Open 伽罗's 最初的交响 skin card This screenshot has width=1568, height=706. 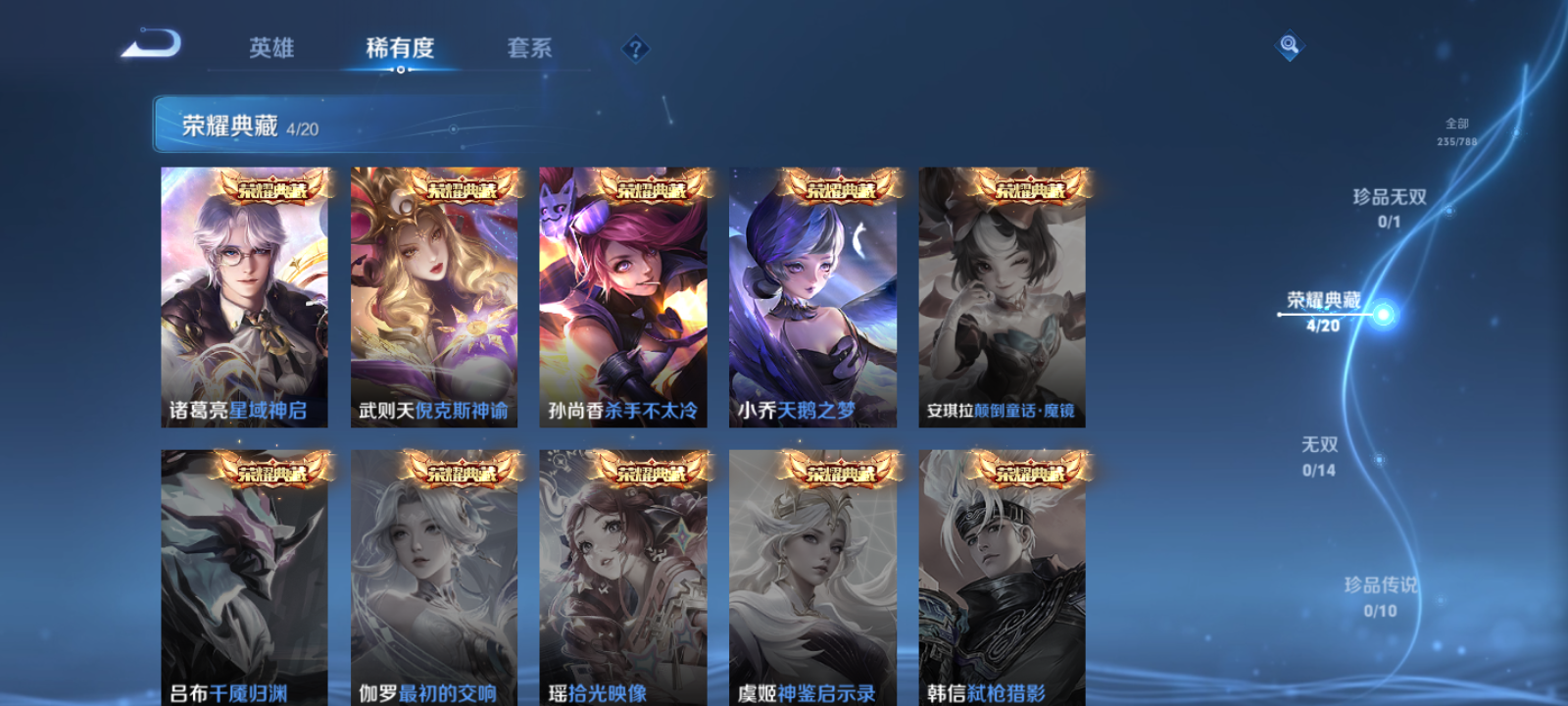pos(435,579)
